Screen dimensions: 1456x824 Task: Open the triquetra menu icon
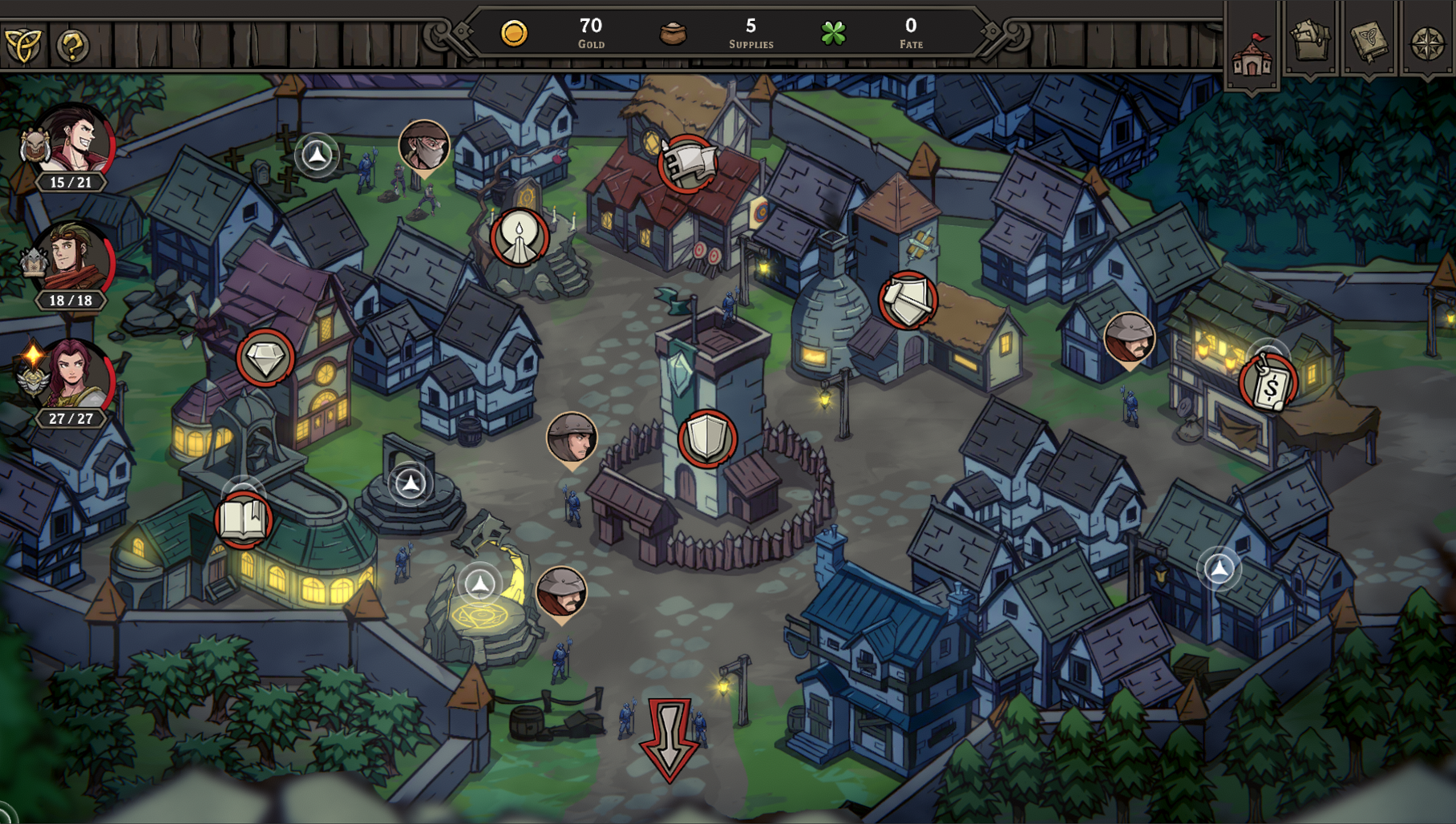pyautogui.click(x=22, y=45)
